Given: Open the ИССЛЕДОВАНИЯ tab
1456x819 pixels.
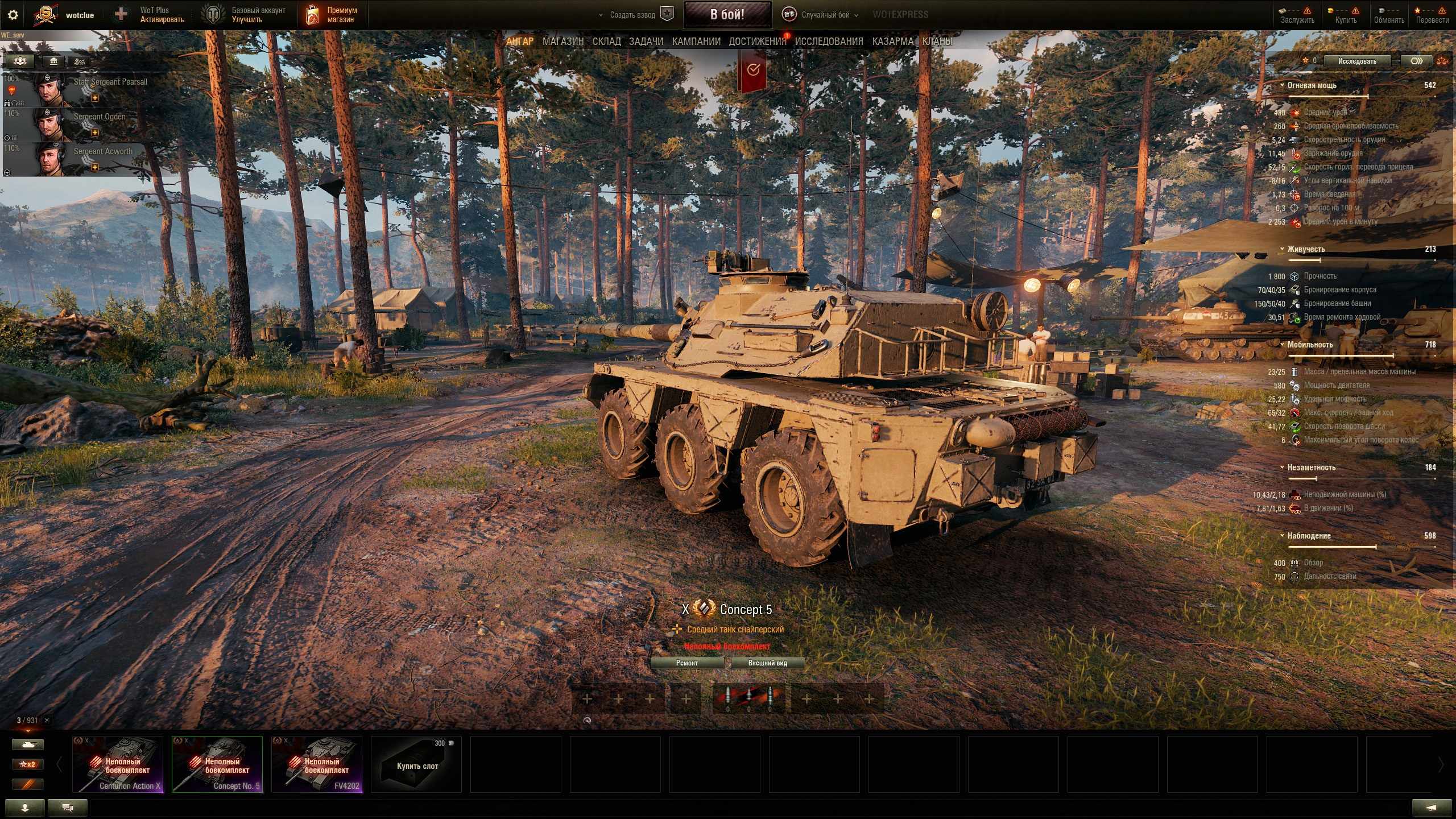Looking at the screenshot, I should click(x=829, y=41).
